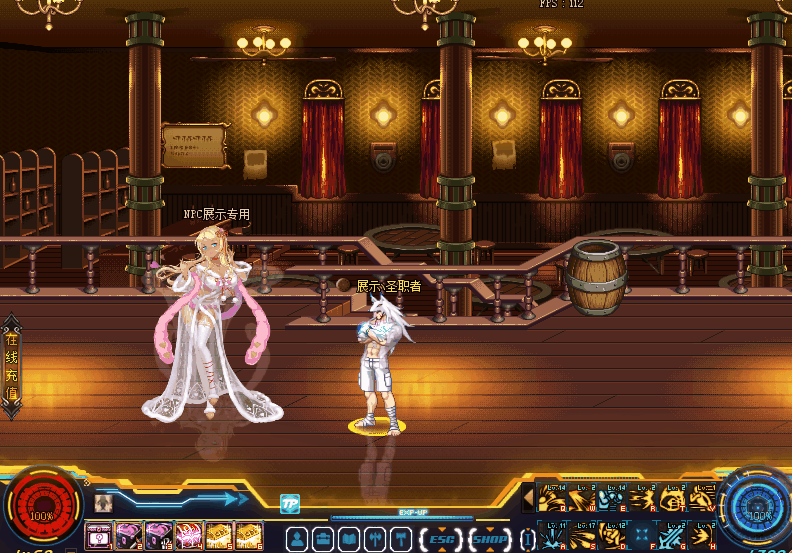Viewport: 792px width, 553px height.
Task: Use the question mark item in slot 1
Action: coord(98,537)
